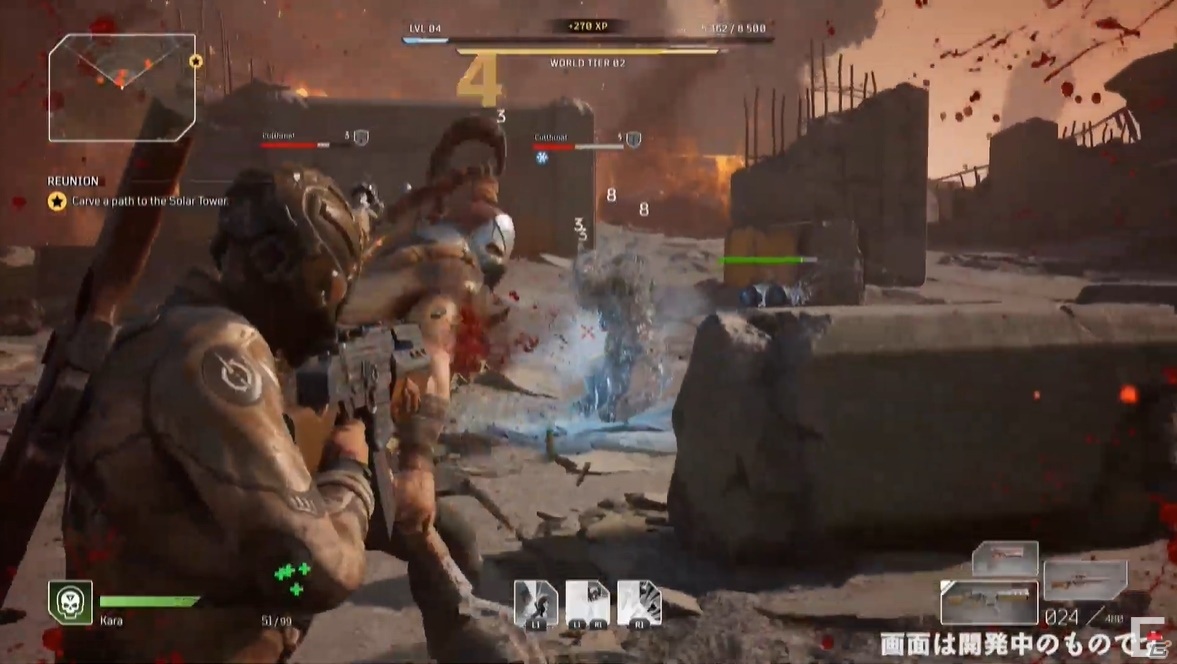Image resolution: width=1177 pixels, height=664 pixels.
Task: Open the minimap in the corner
Action: 120,86
